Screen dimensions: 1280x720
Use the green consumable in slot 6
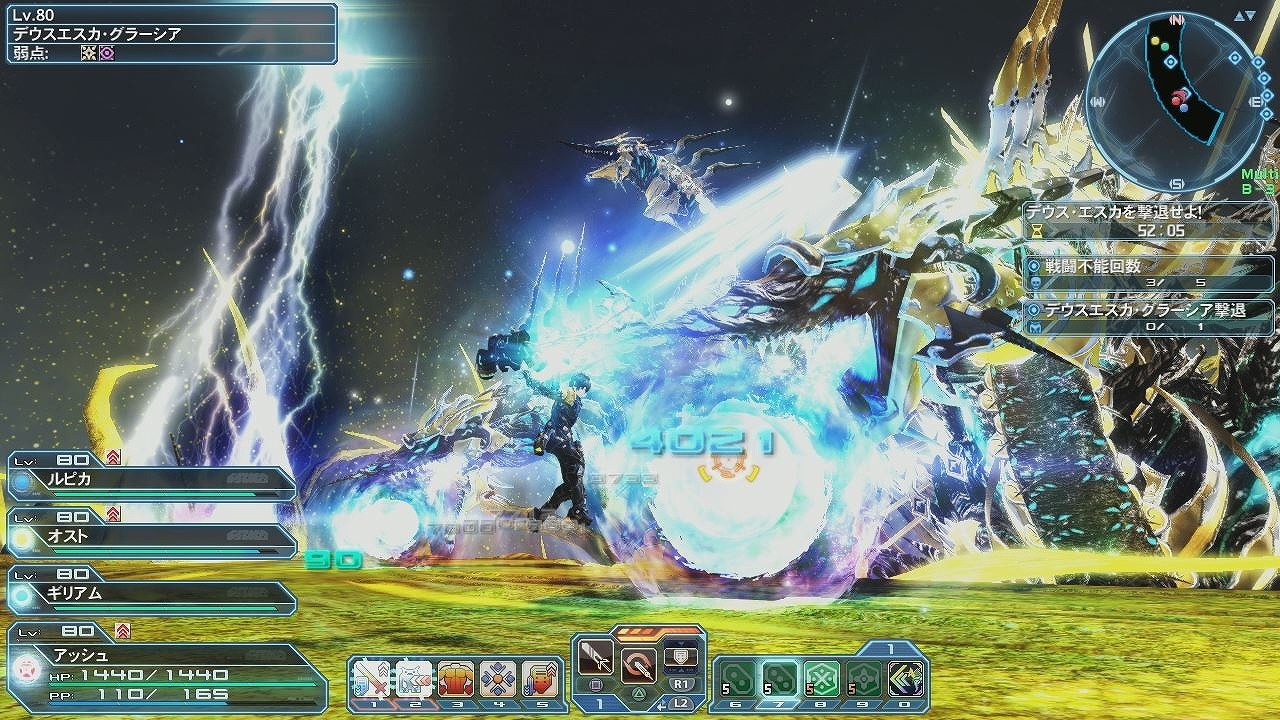(x=738, y=679)
